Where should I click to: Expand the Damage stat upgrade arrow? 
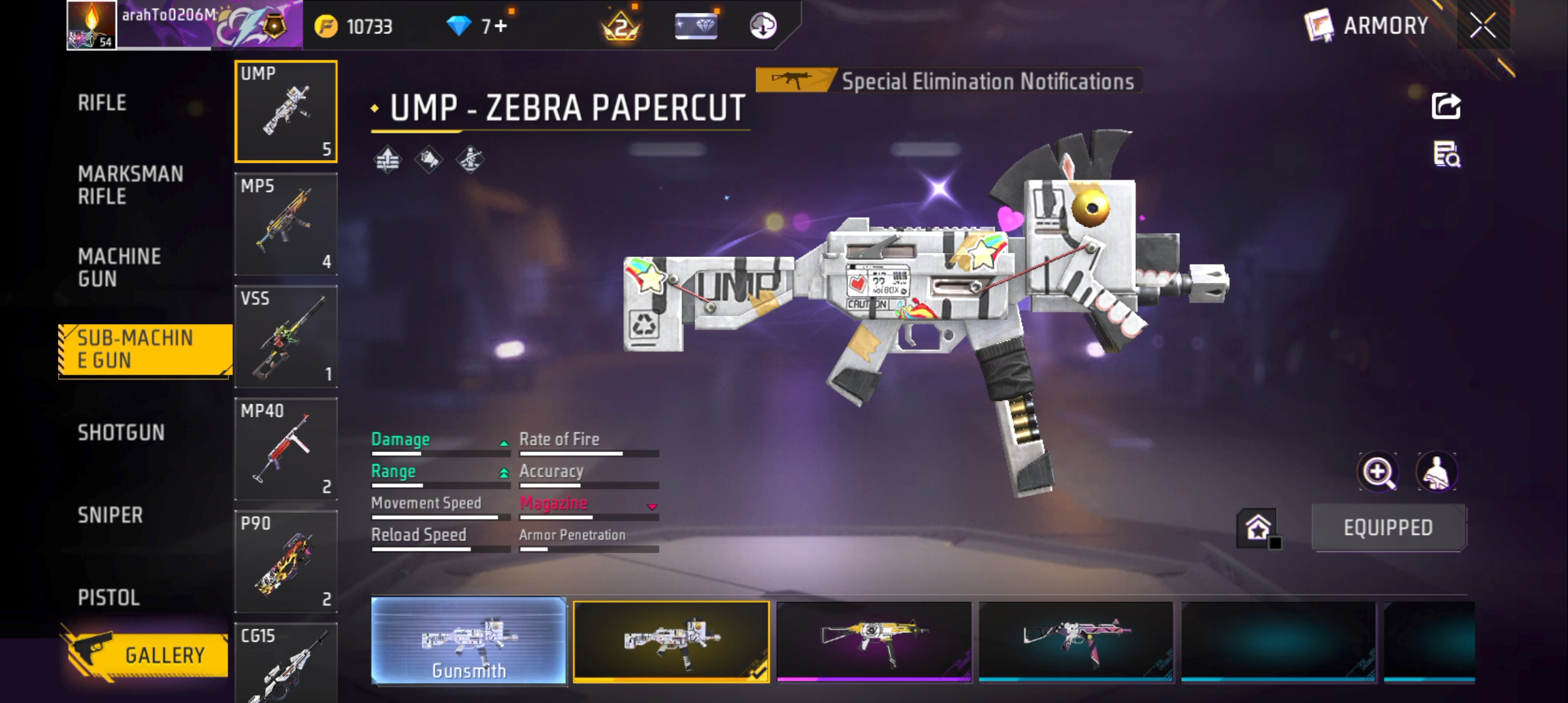(x=503, y=442)
